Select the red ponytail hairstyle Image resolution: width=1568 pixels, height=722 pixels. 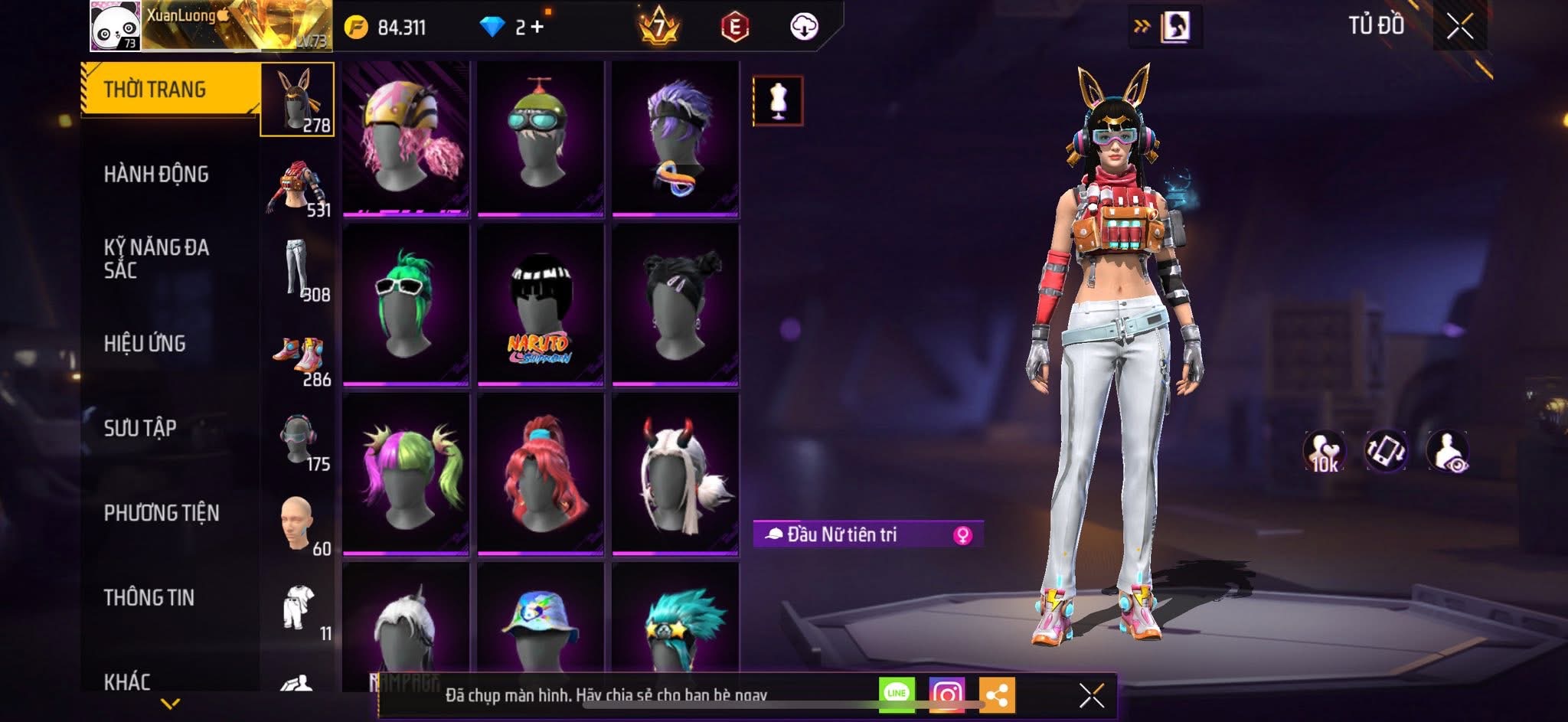[541, 473]
